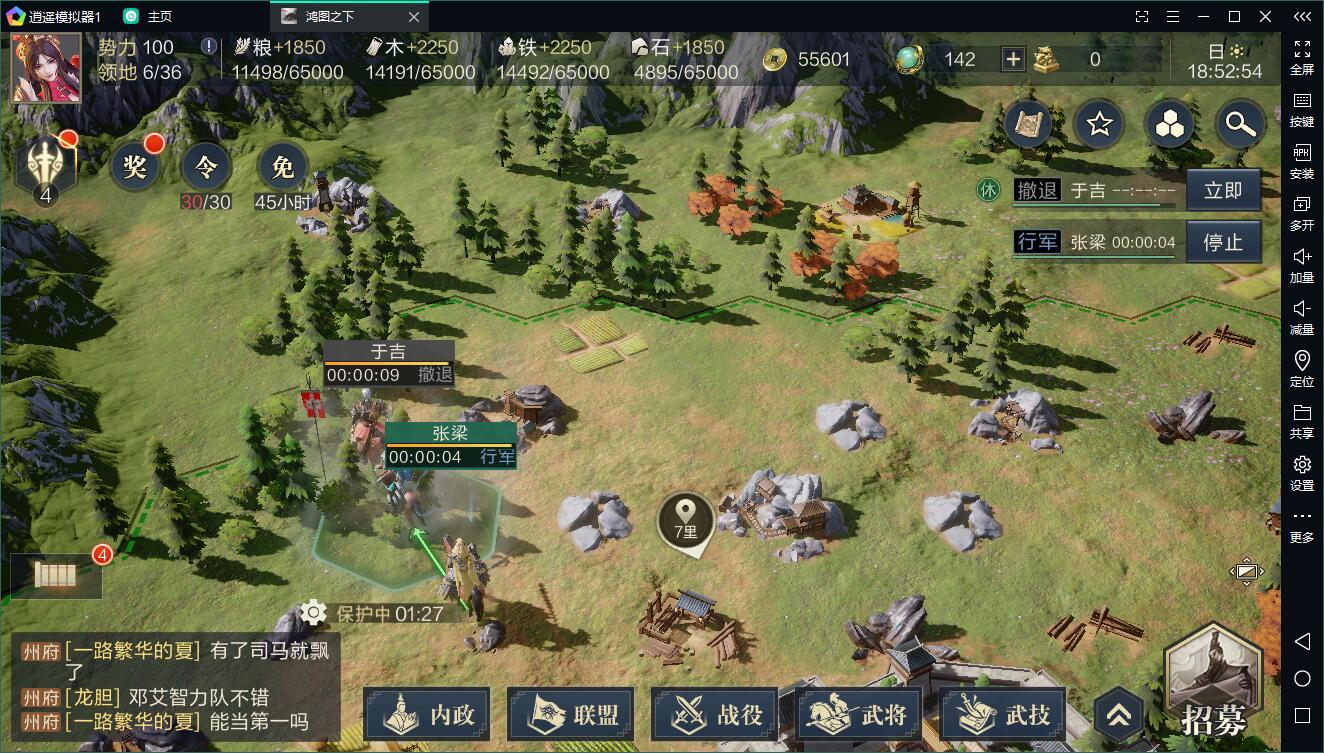
Task: Add jade with the plus button
Action: click(1013, 59)
